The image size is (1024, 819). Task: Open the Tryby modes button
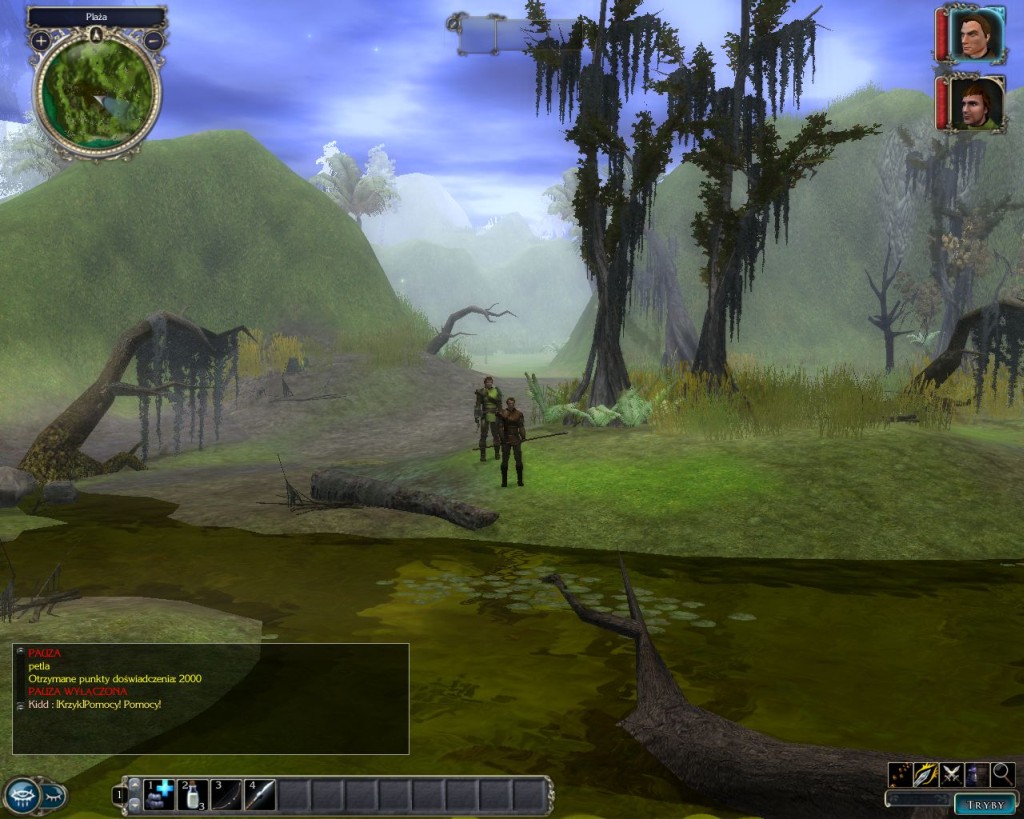pos(985,803)
